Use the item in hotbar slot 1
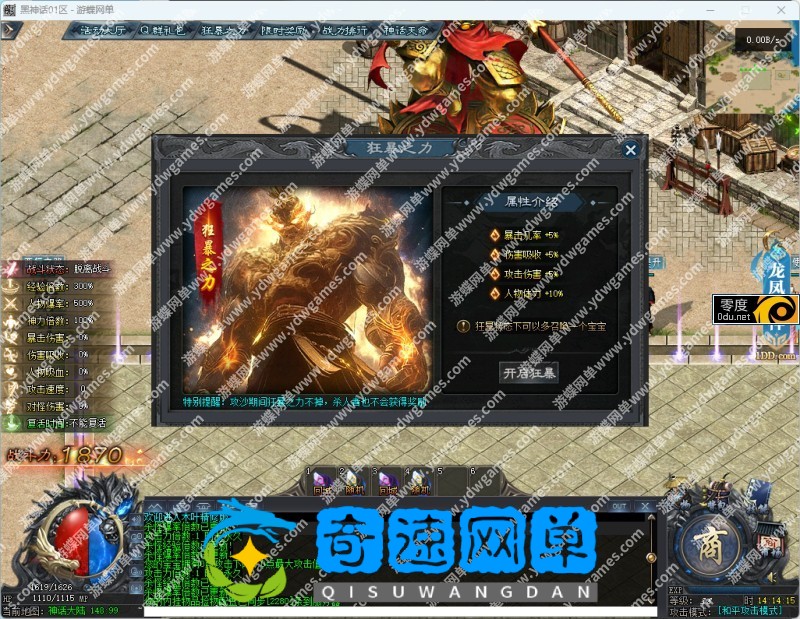800x619 pixels. [323, 483]
